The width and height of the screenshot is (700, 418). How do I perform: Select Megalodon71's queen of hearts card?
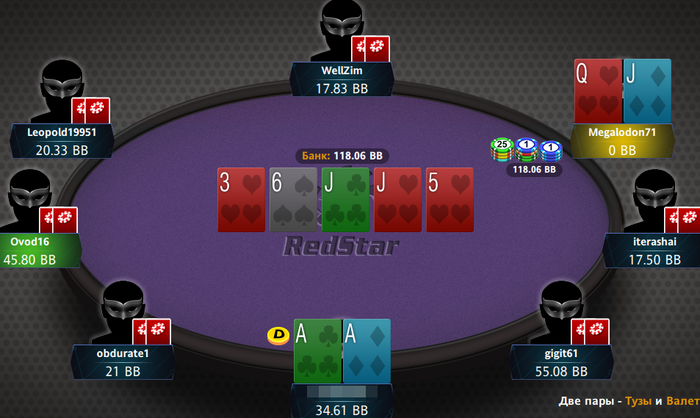[597, 90]
